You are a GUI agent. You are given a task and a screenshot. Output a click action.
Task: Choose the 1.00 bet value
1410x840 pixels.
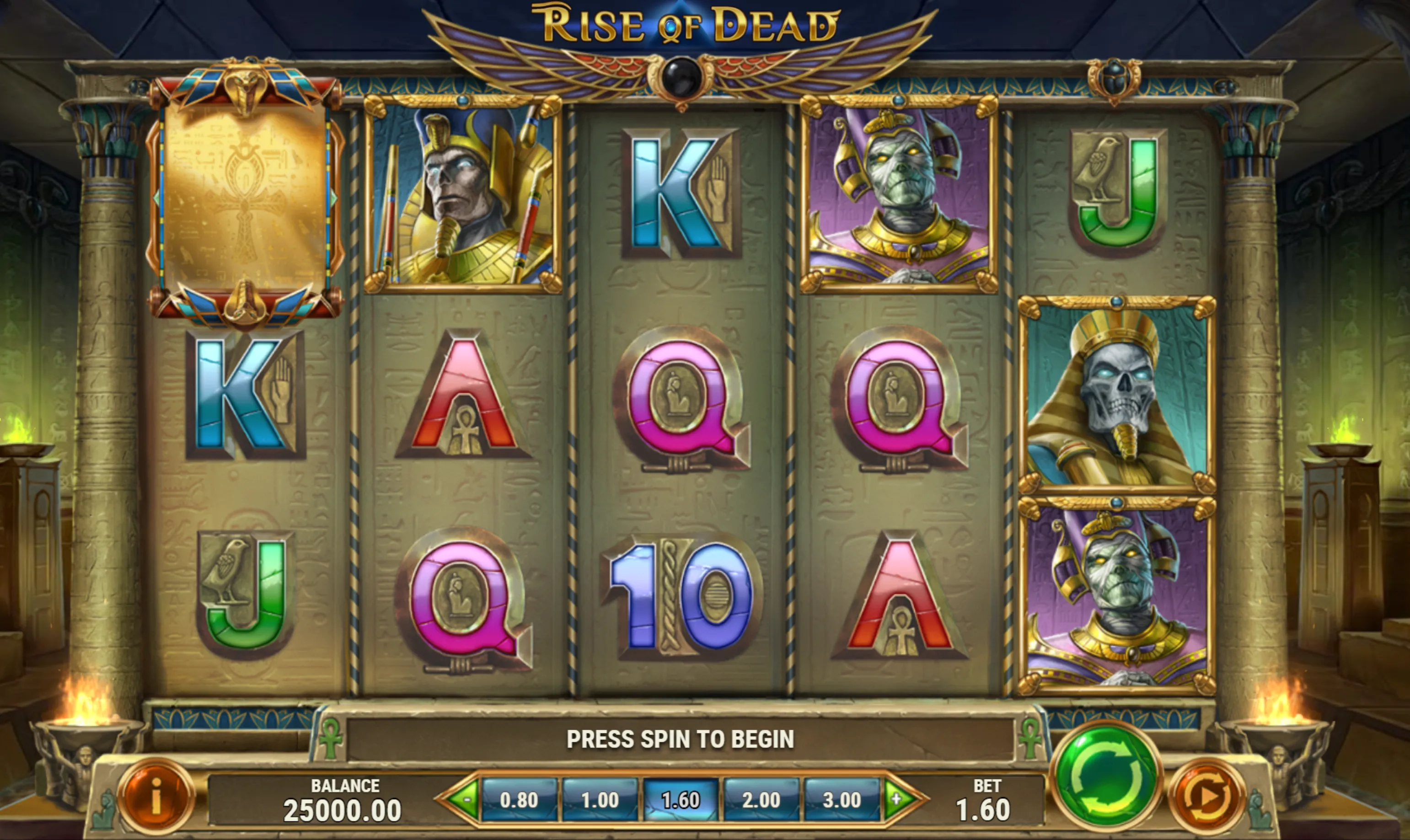click(x=600, y=800)
